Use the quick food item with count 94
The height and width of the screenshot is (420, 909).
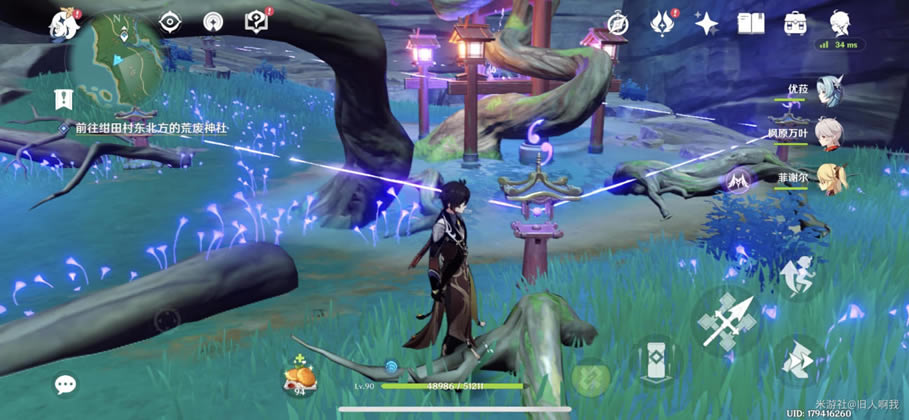click(300, 375)
